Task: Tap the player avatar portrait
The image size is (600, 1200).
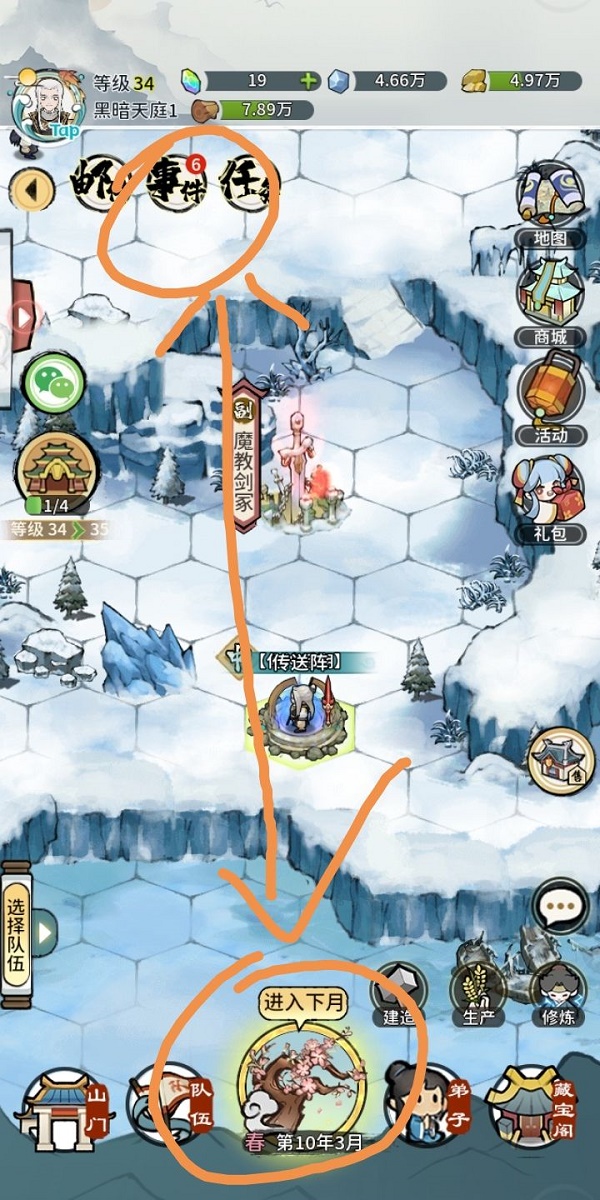Action: (44, 108)
